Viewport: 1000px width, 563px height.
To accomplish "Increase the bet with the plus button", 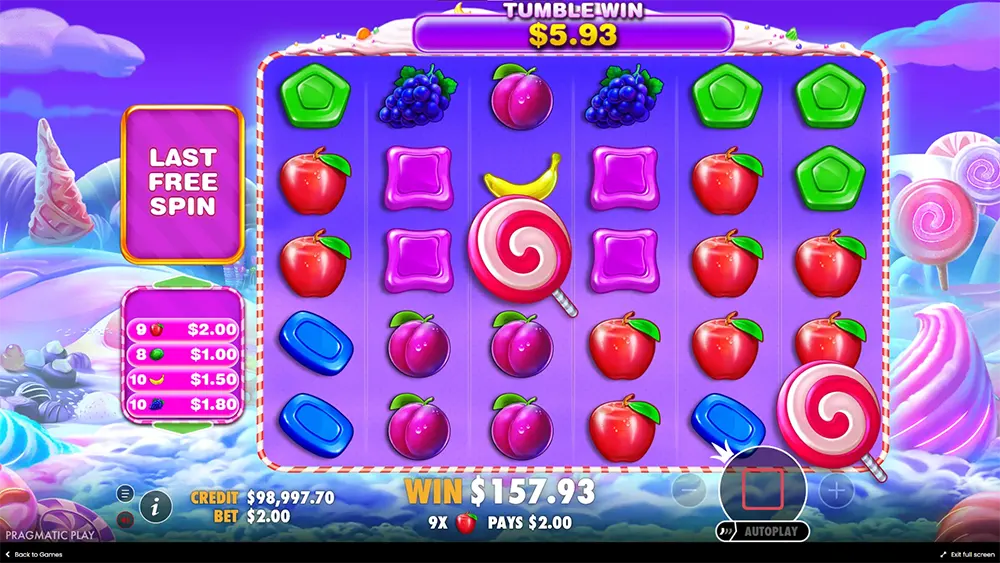I will coord(836,490).
